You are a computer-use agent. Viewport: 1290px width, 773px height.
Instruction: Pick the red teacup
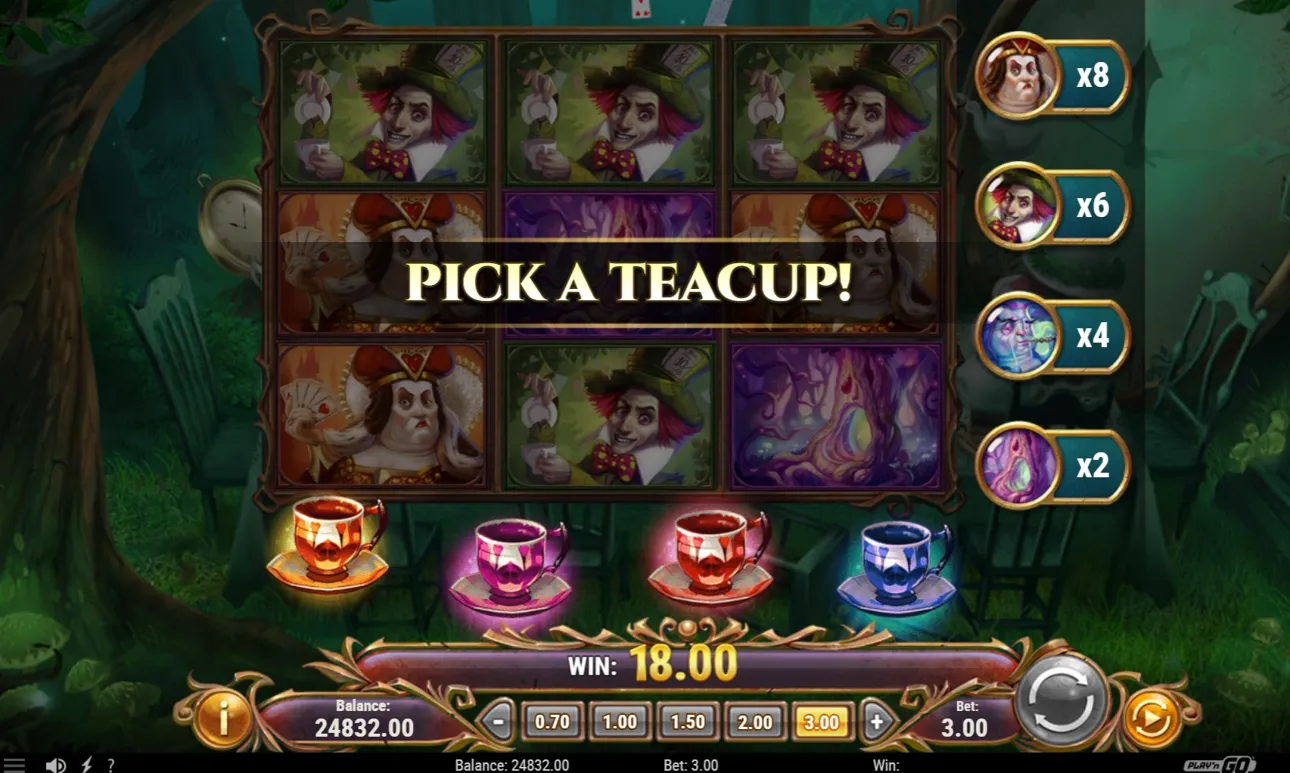click(x=712, y=553)
